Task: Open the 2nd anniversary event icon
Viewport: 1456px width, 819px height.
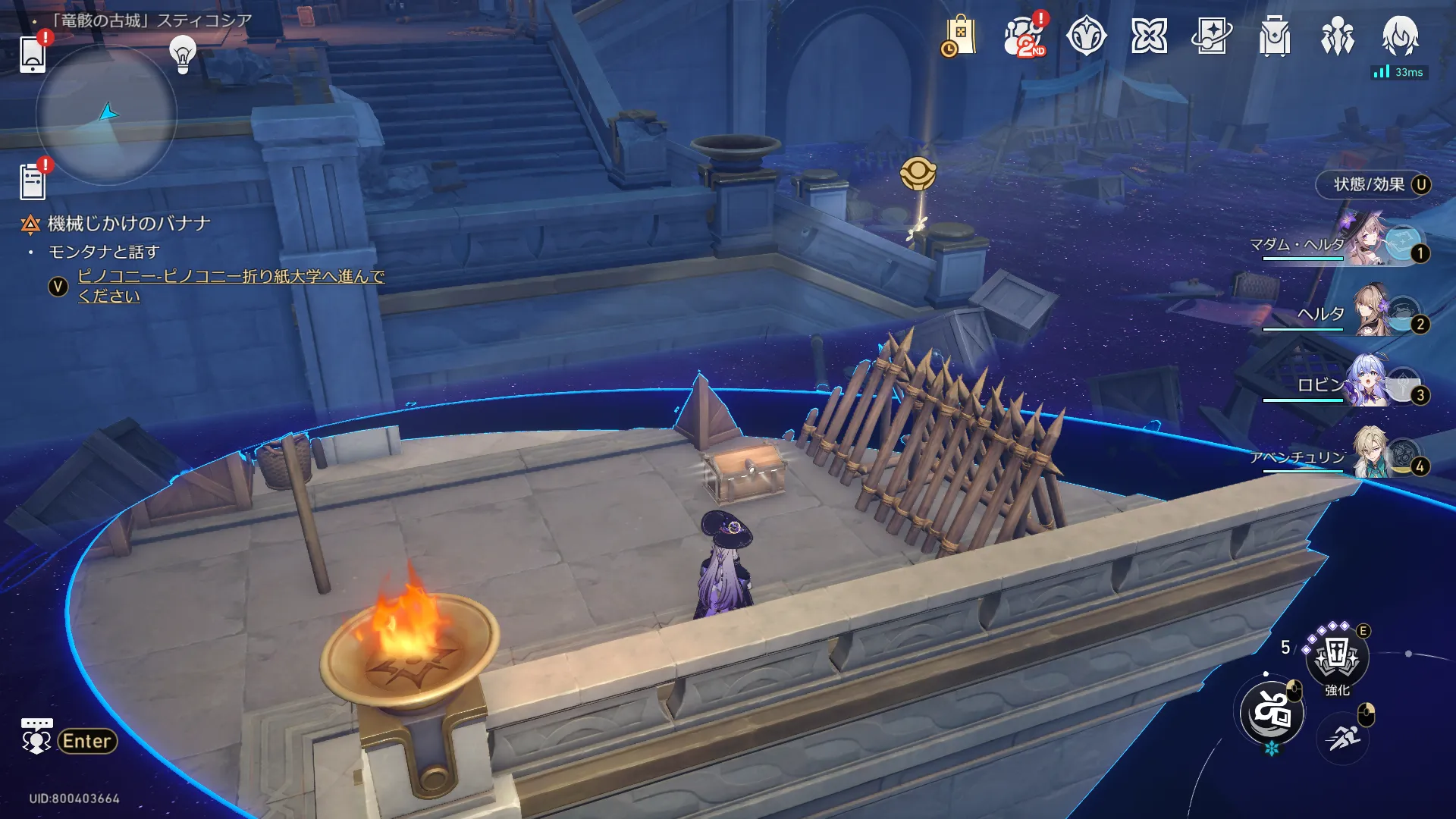Action: click(x=1024, y=36)
